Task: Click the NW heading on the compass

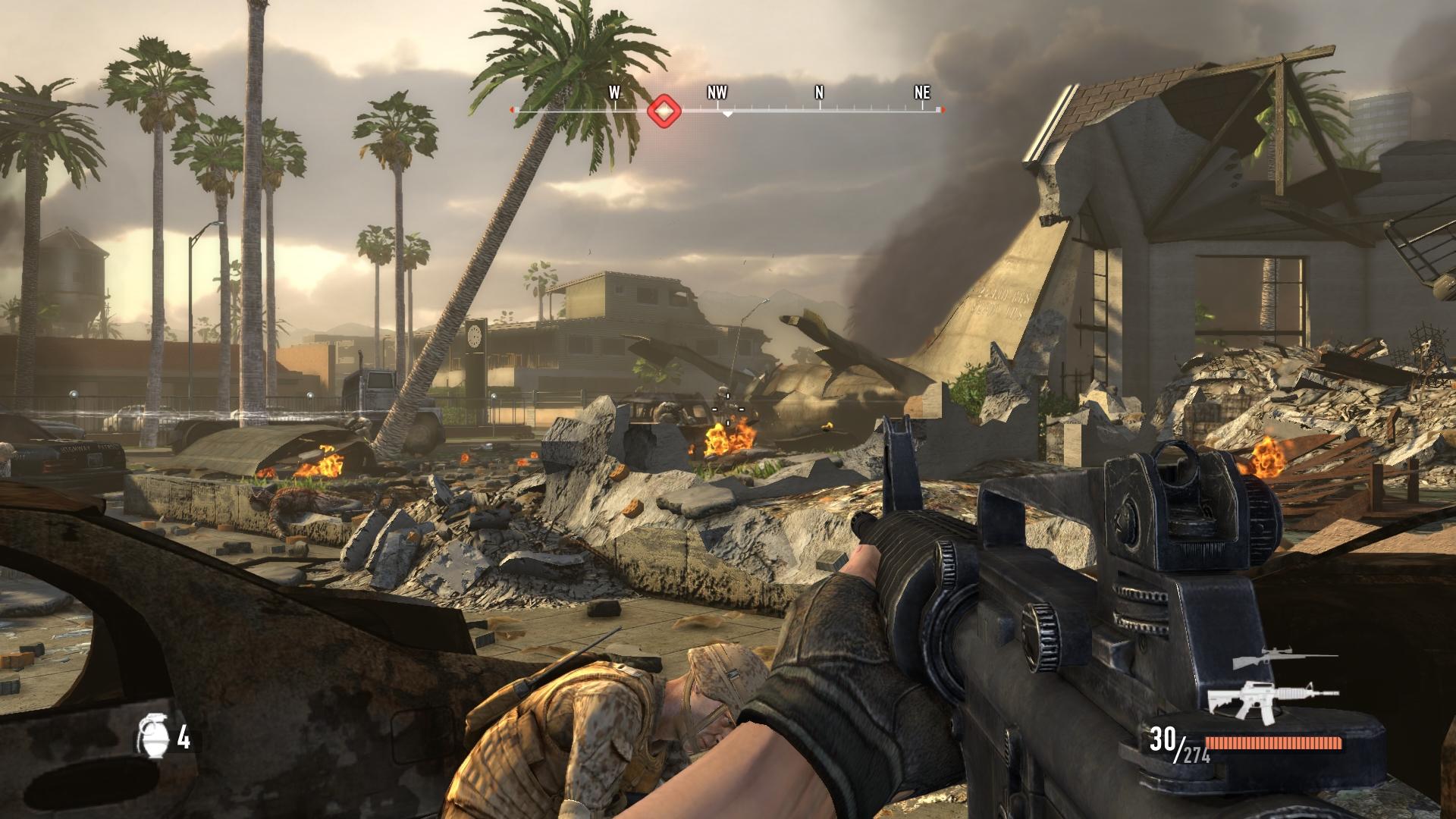Action: [717, 93]
